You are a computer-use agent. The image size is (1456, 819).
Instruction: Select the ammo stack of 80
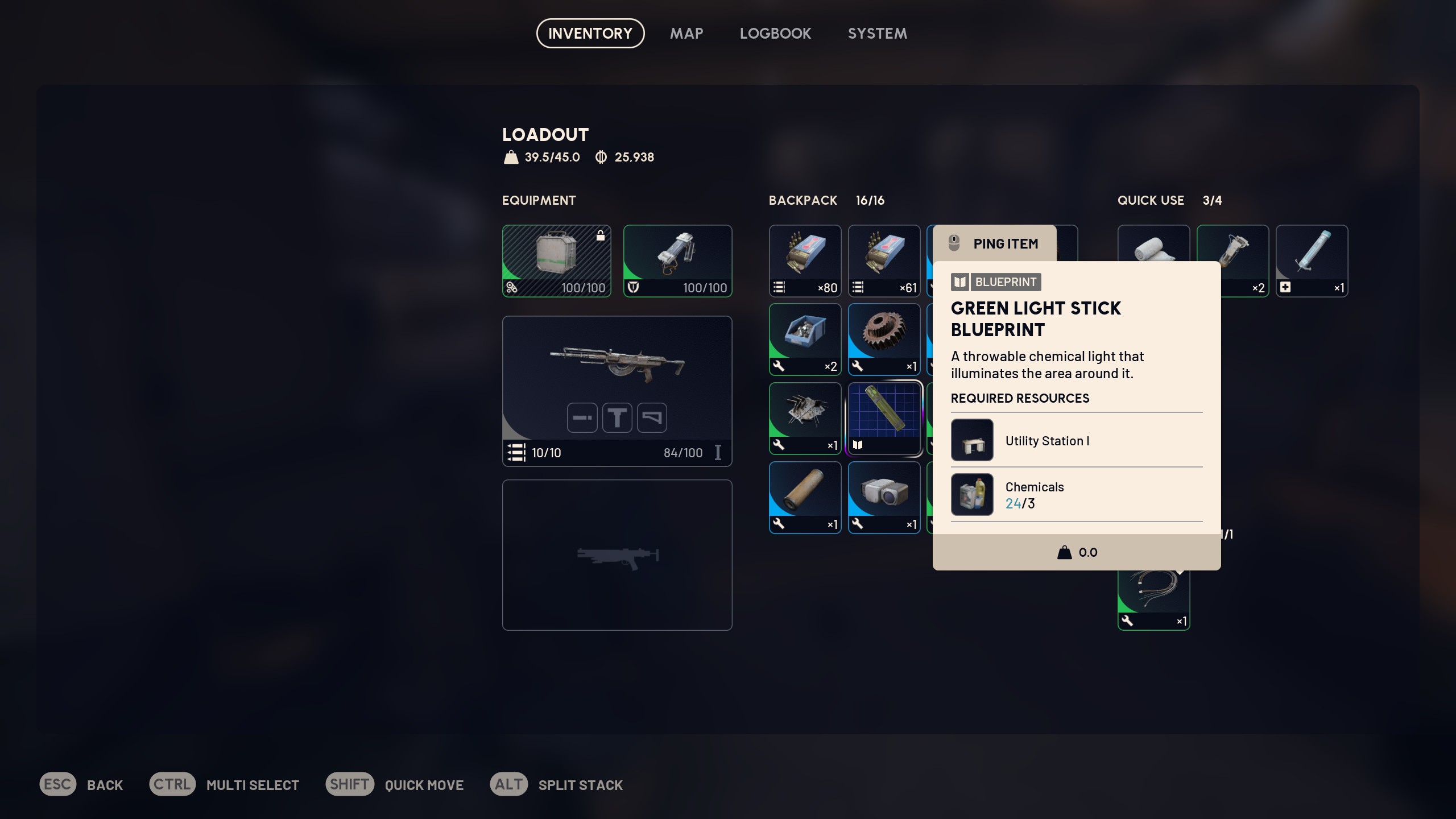click(805, 260)
